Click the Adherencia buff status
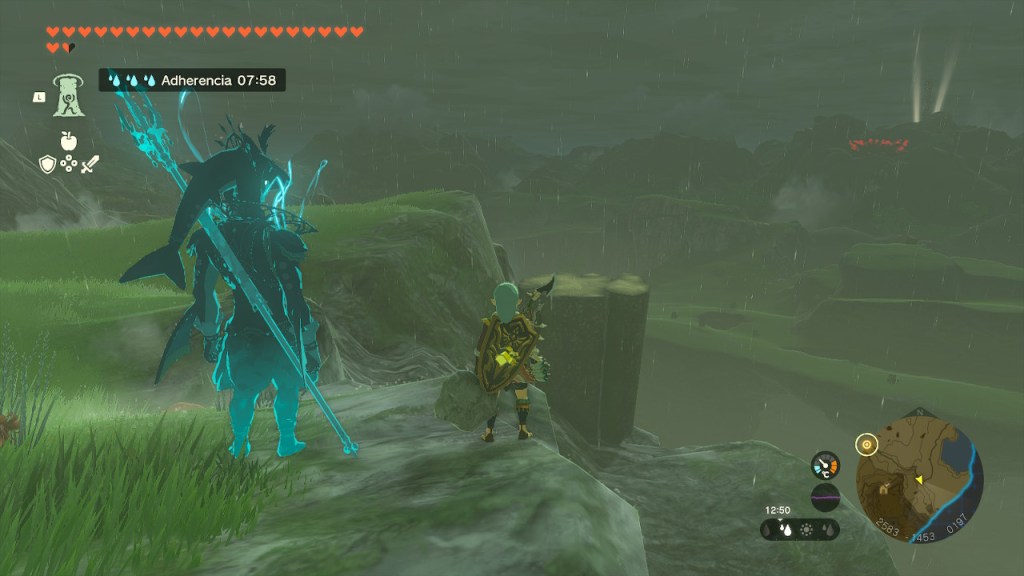 point(192,80)
